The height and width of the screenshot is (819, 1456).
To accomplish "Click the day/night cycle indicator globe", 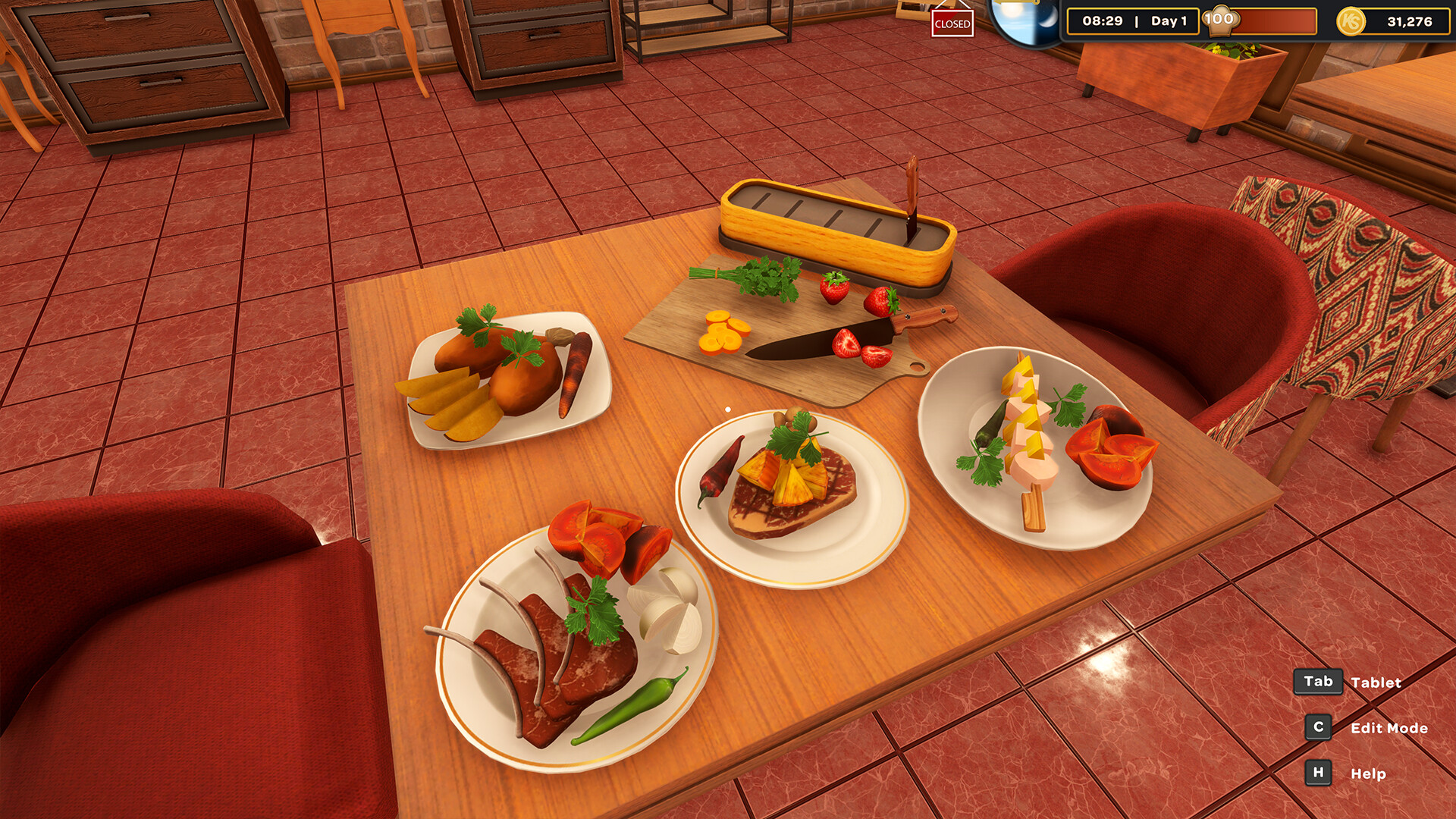I will pos(1025,20).
